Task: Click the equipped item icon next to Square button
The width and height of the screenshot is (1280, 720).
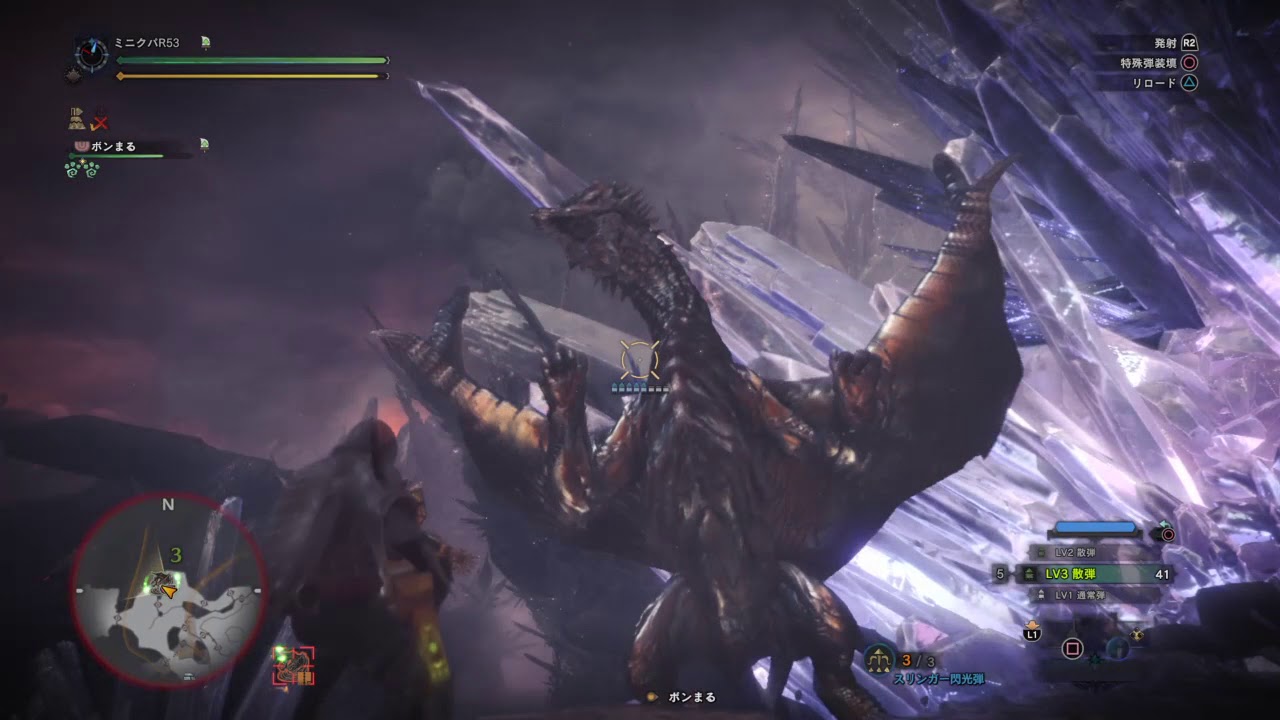Action: (x=1118, y=649)
